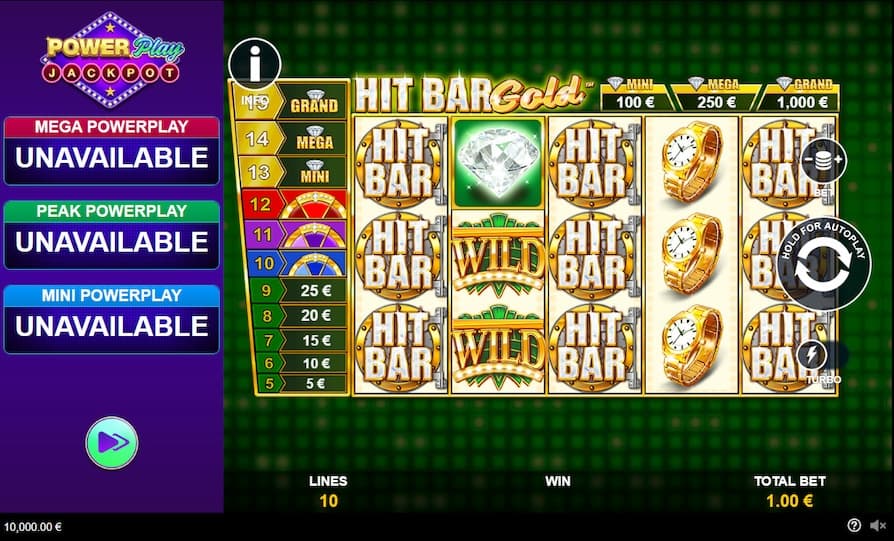
Task: Mute the sound with the speaker icon
Action: pos(877,525)
